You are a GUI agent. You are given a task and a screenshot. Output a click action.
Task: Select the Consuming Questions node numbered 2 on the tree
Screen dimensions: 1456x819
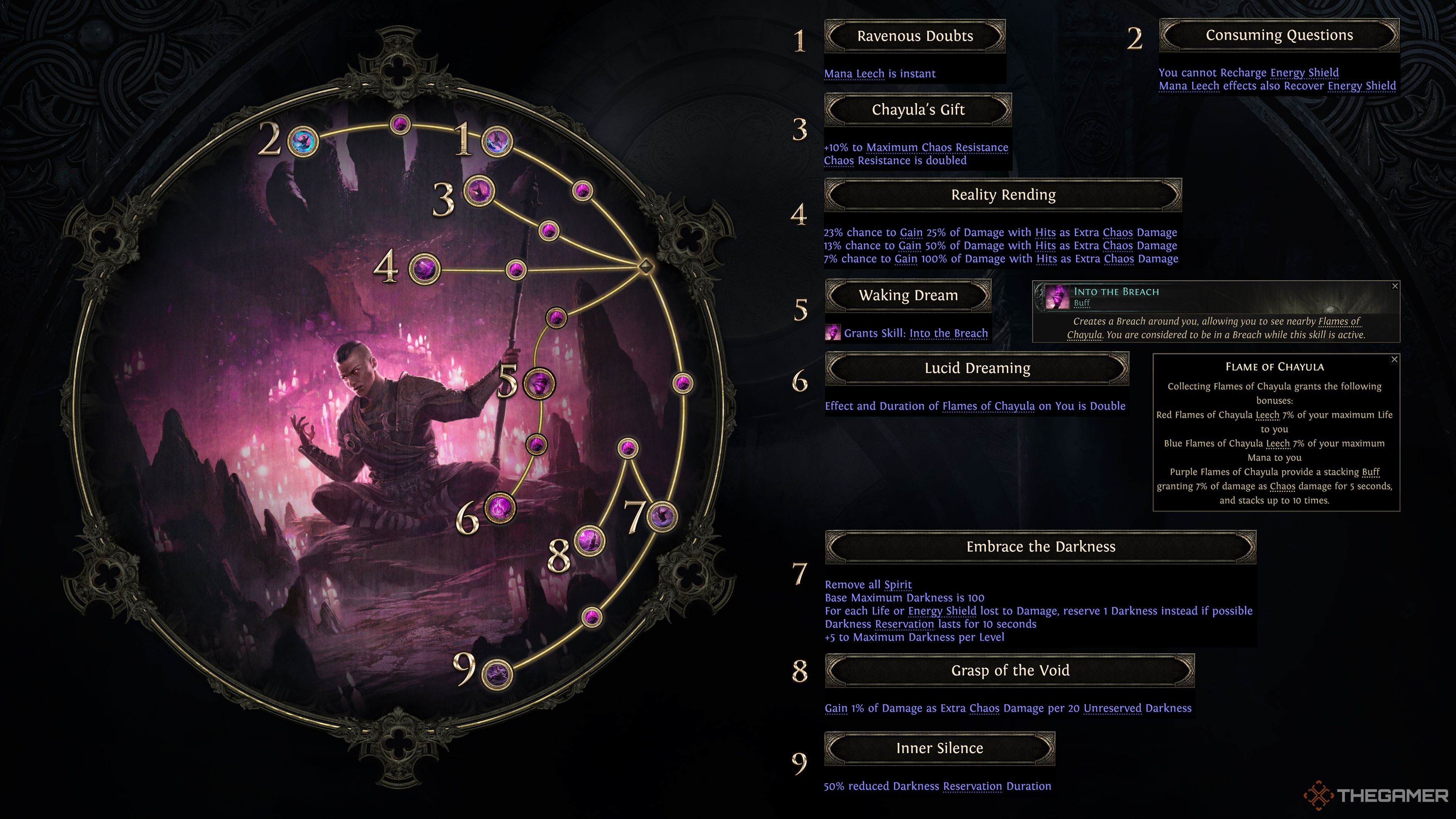[x=303, y=141]
